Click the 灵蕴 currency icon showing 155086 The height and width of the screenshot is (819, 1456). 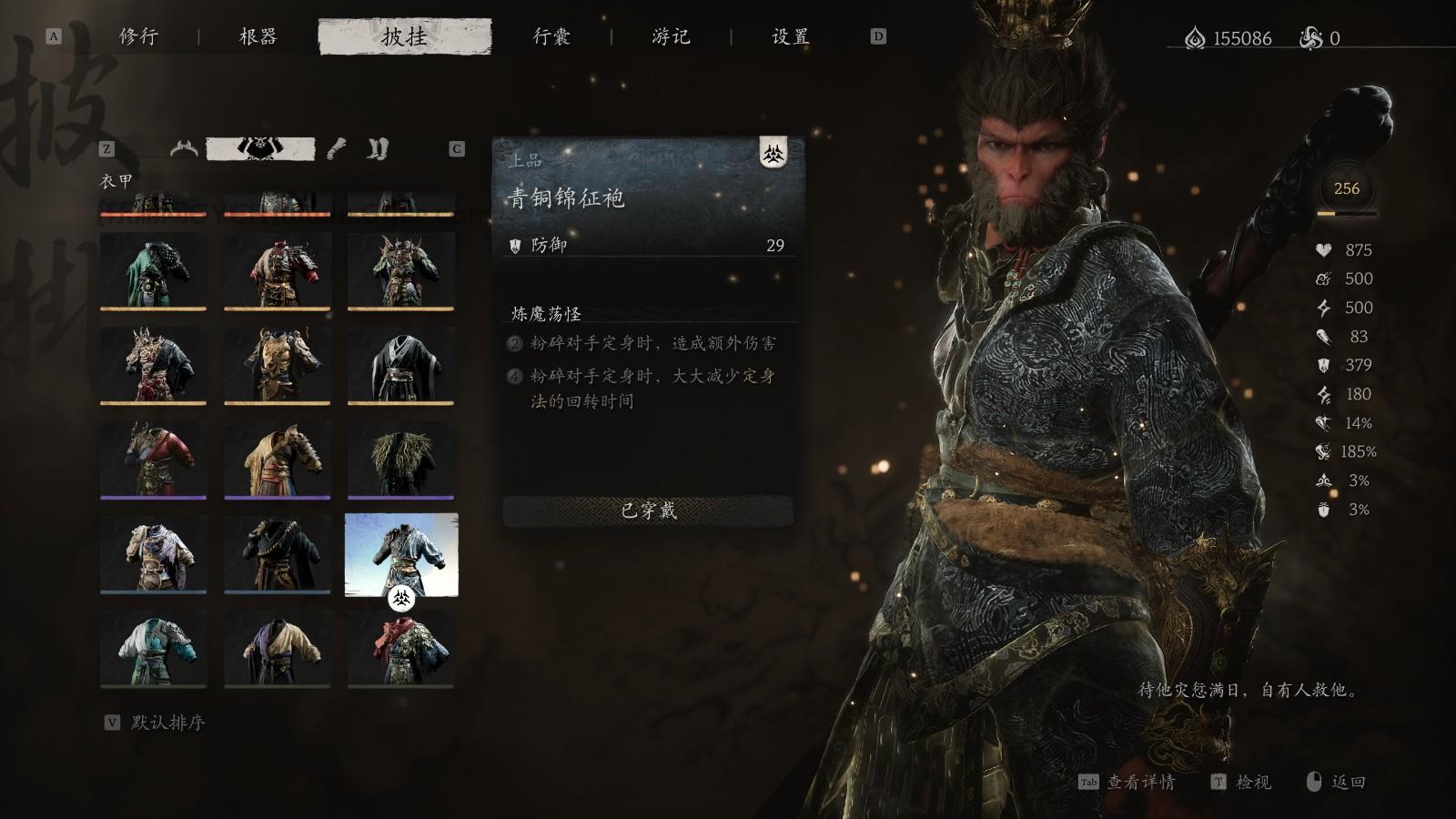(1197, 37)
